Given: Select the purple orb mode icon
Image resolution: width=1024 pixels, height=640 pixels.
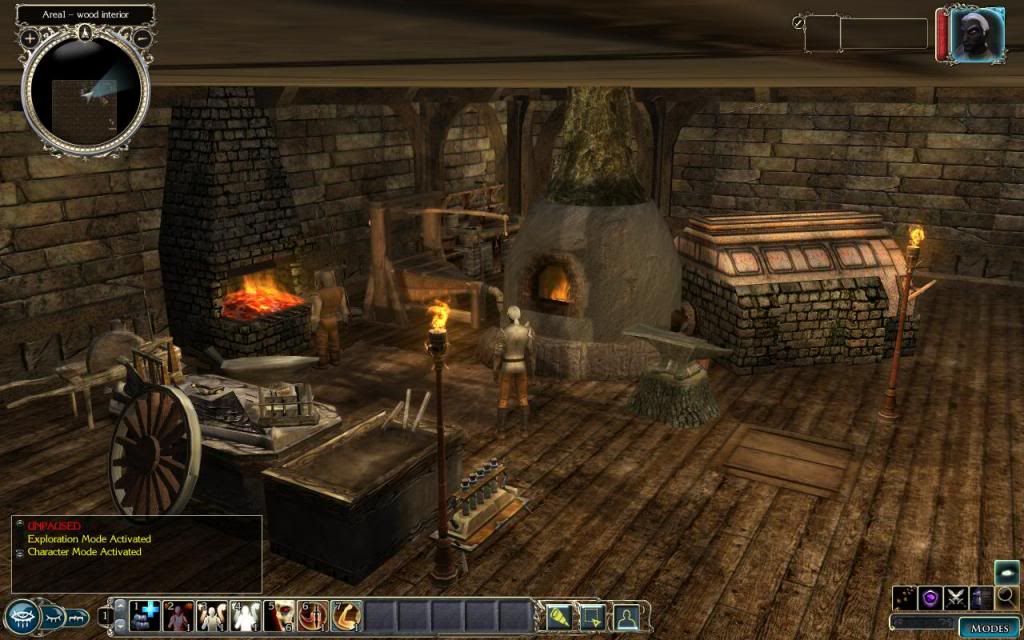Looking at the screenshot, I should [x=932, y=598].
